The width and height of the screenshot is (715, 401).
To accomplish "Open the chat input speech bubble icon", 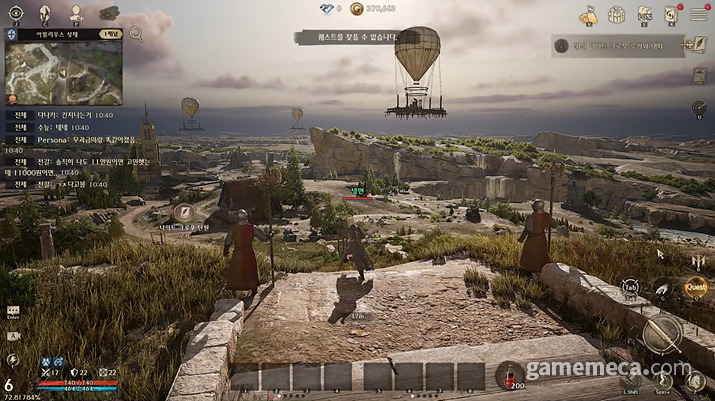I will pyautogui.click(x=13, y=311).
